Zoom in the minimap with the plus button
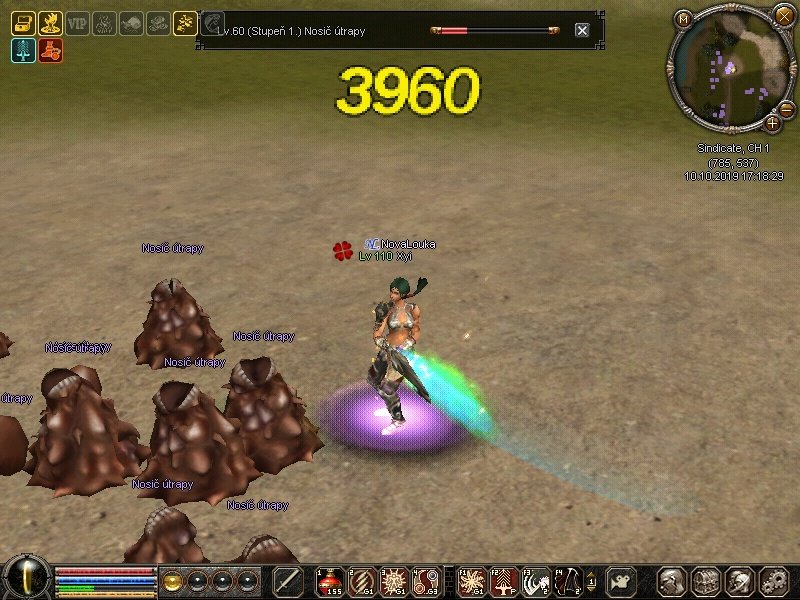Image resolution: width=800 pixels, height=600 pixels. [x=773, y=123]
